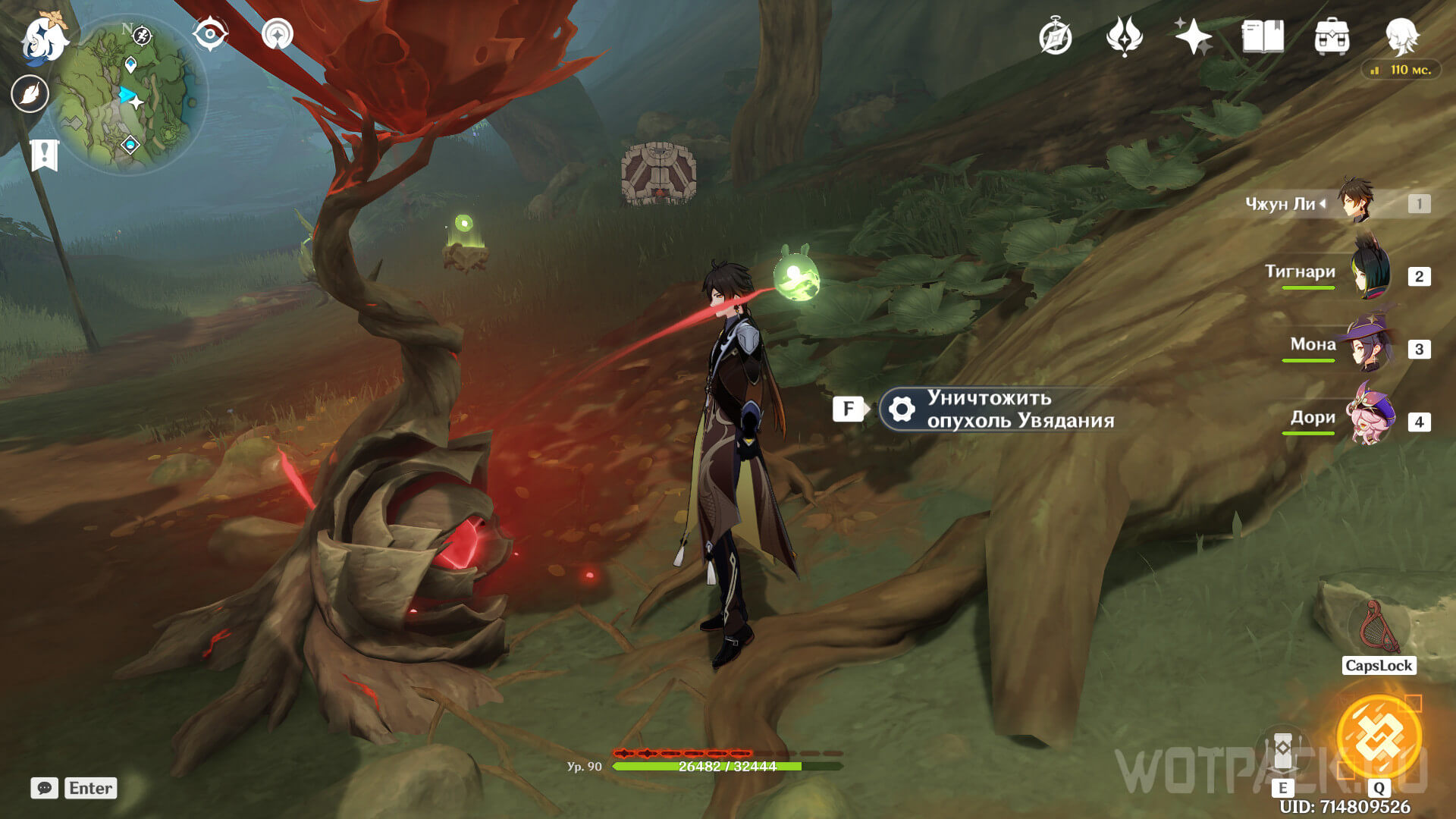The image size is (1456, 819).
Task: Open the quest log banner icon
Action: (x=45, y=155)
